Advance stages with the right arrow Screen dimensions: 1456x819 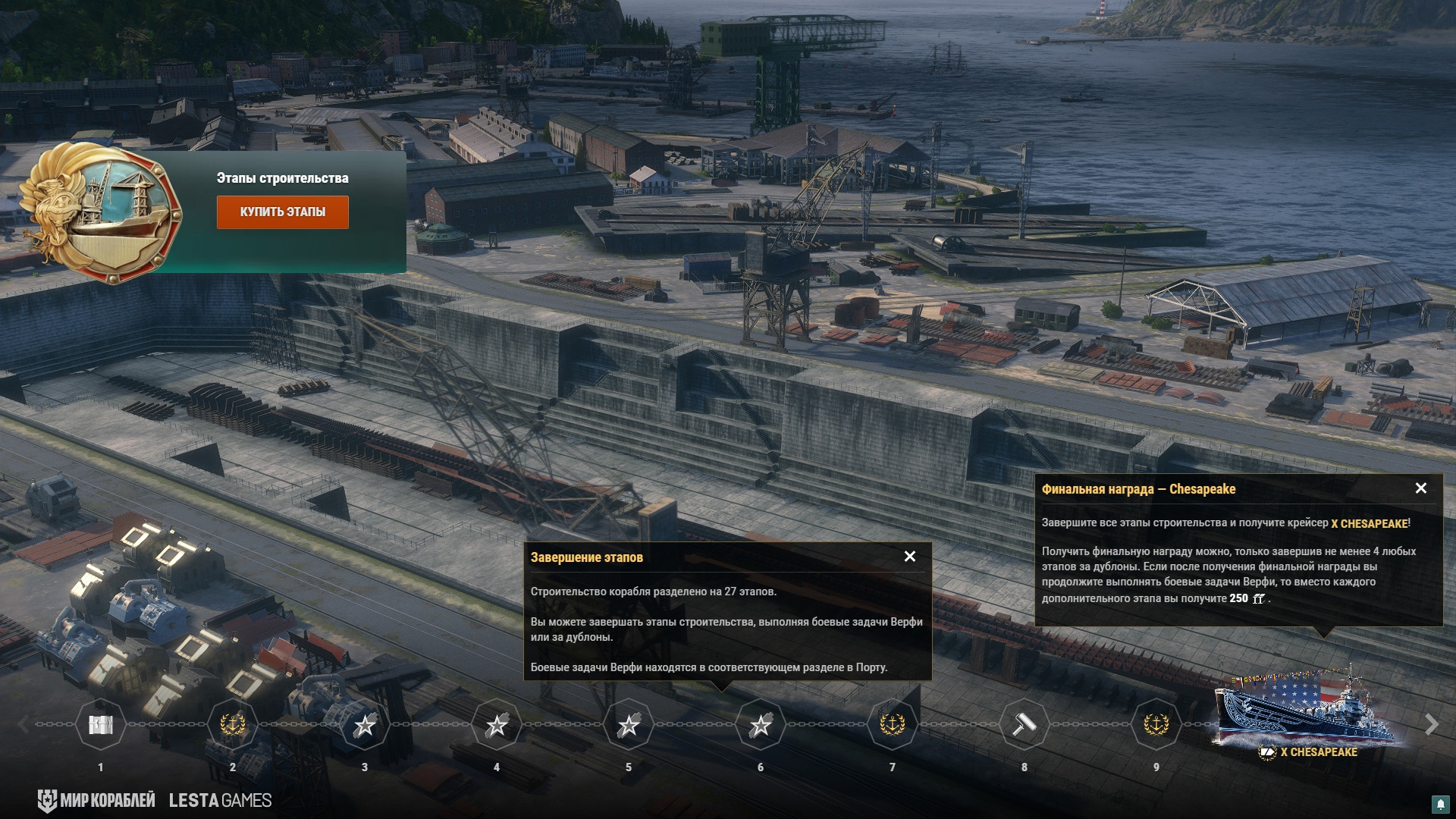click(1431, 725)
